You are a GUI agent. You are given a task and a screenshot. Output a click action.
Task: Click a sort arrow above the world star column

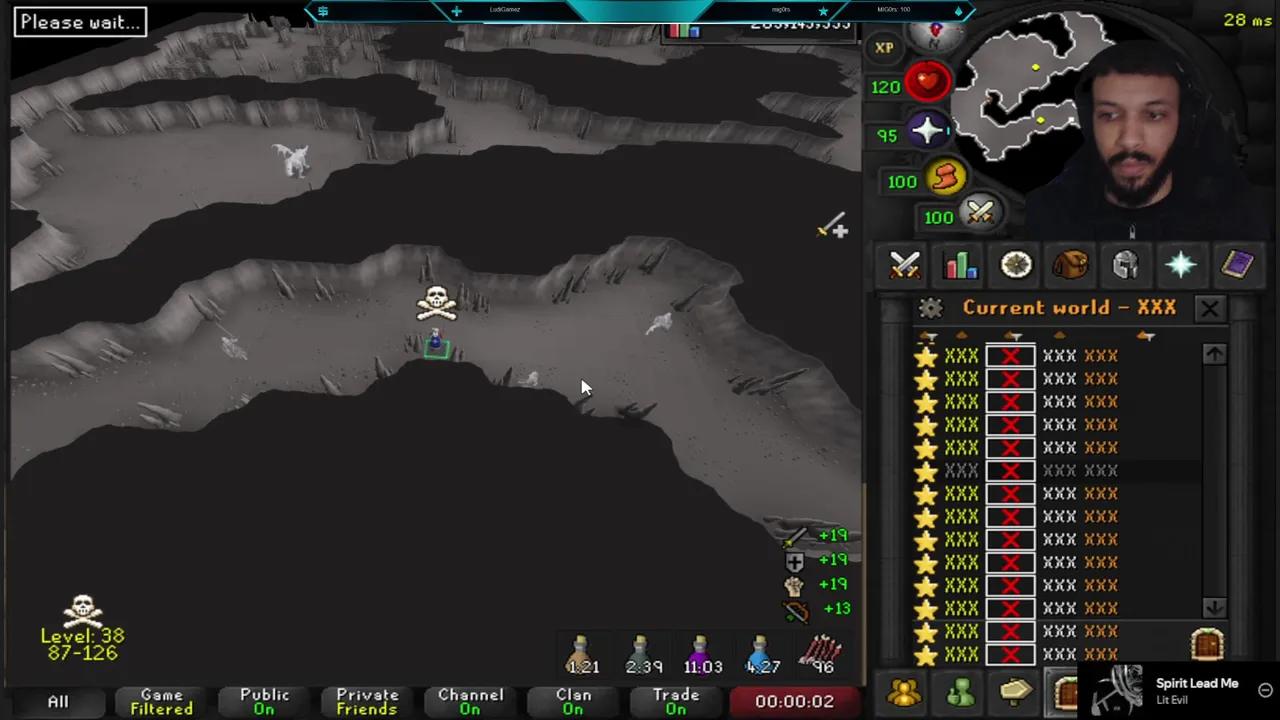click(927, 337)
